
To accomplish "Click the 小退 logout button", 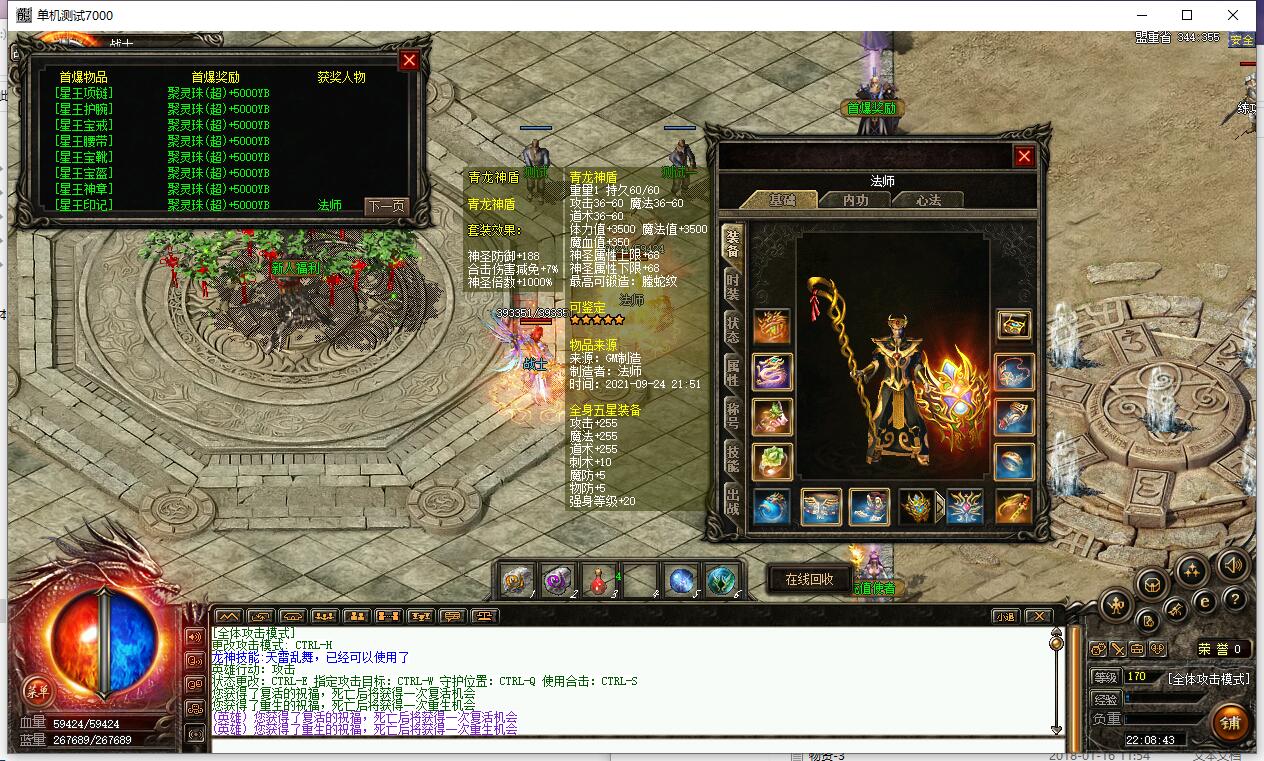I will coord(1004,616).
